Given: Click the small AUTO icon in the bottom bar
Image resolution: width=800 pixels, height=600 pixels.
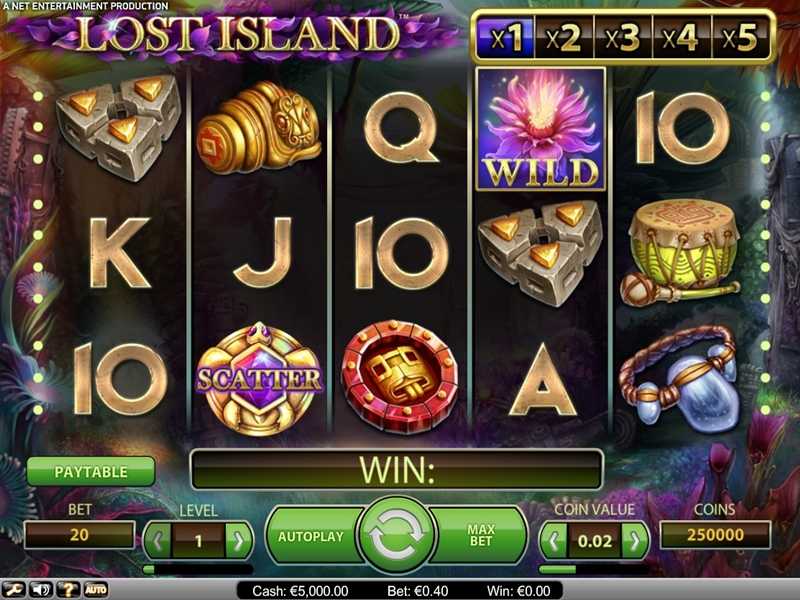Looking at the screenshot, I should coord(96,590).
